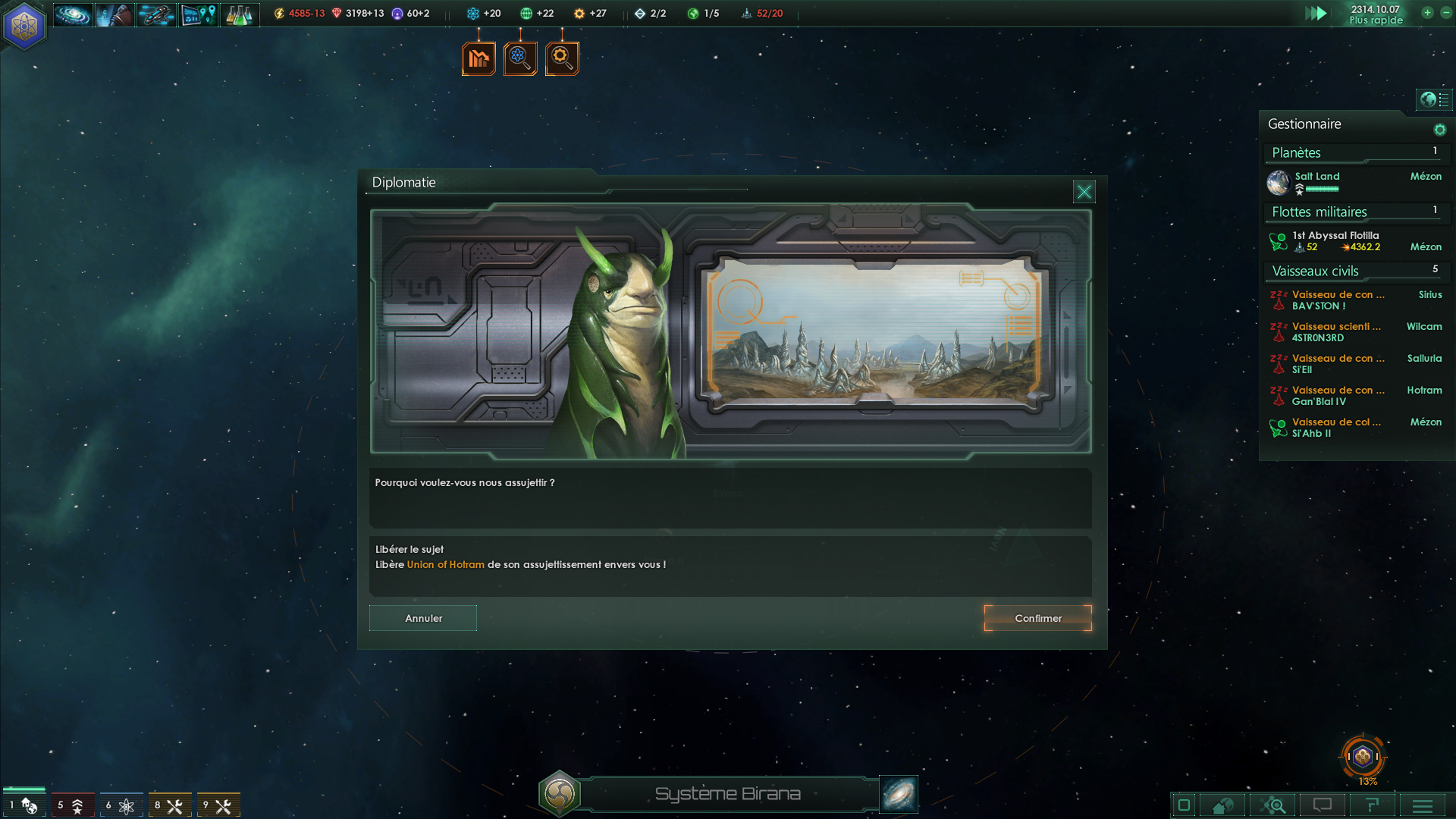Viewport: 1456px width, 819px height.
Task: Cancel with the Annuler button
Action: click(x=423, y=618)
